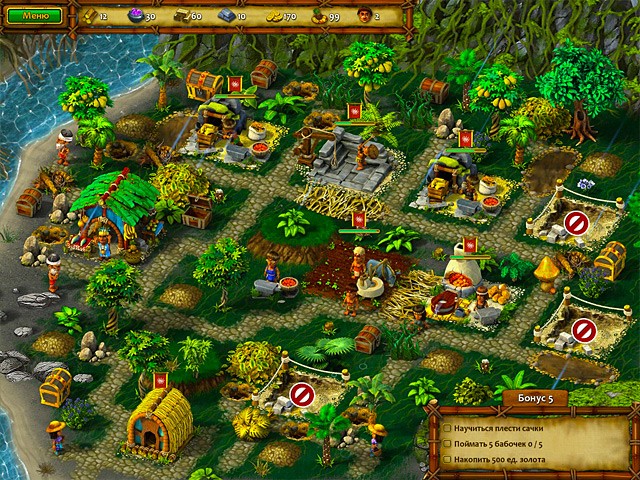The width and height of the screenshot is (640, 480).
Task: Select the red flag above the stone quarry
Action: click(x=353, y=110)
